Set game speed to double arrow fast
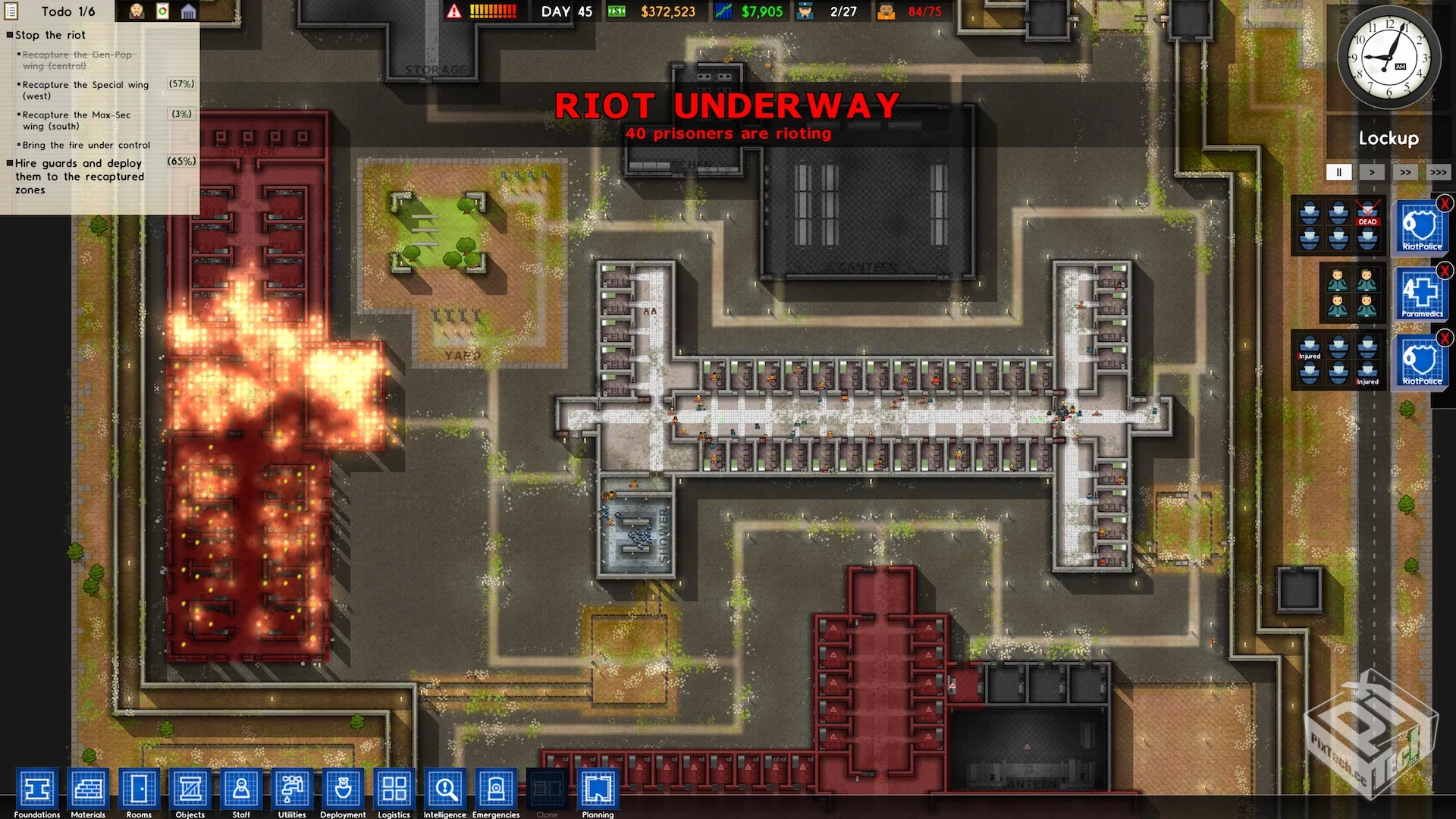The height and width of the screenshot is (819, 1456). coord(1405,172)
